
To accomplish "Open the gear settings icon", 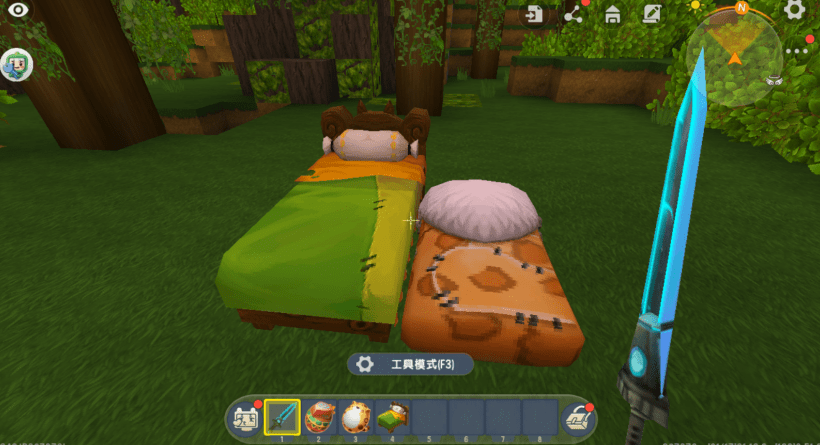I will coord(795,11).
